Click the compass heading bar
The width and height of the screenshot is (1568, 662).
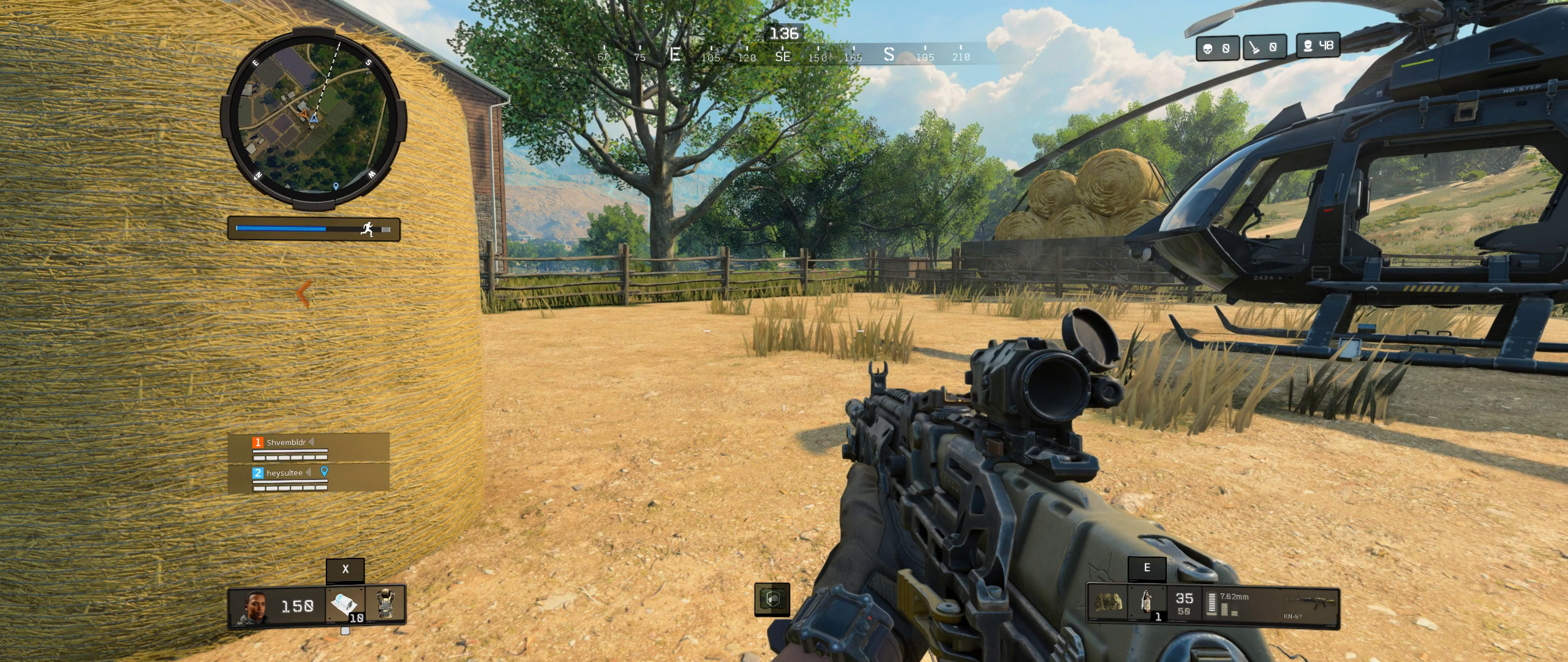pyautogui.click(x=783, y=55)
